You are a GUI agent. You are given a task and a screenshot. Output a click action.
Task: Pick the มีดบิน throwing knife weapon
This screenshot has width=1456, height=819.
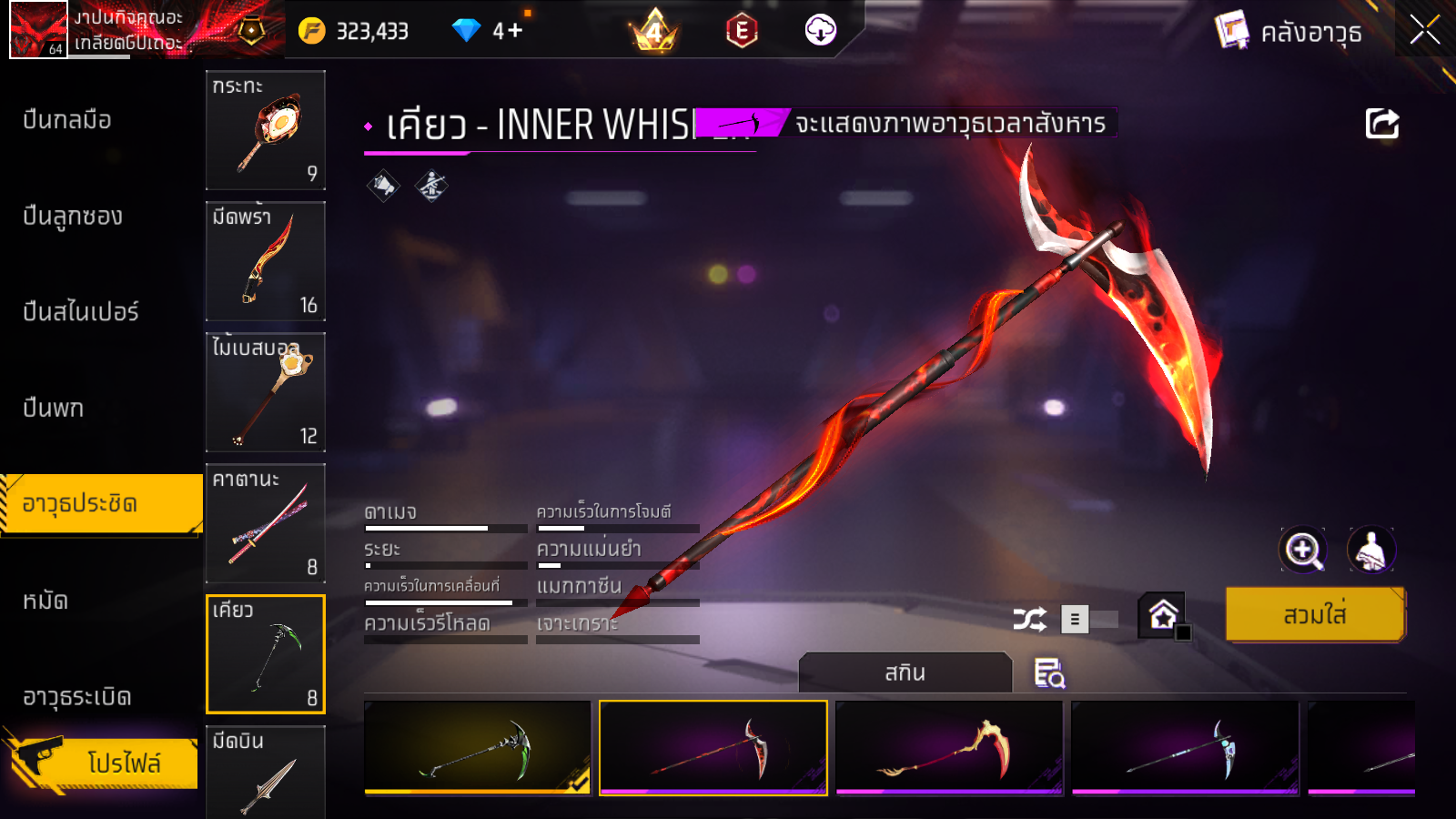tap(266, 772)
